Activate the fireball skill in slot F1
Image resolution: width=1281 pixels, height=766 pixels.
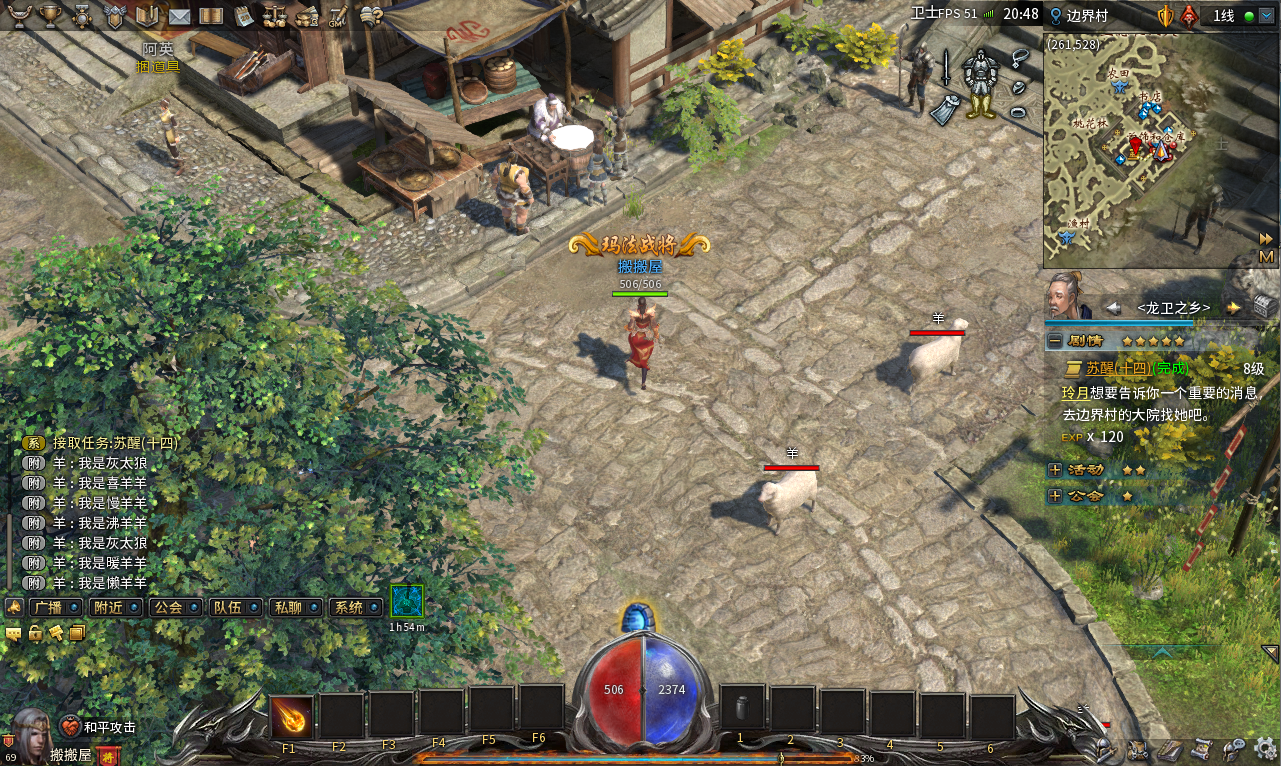[x=291, y=716]
